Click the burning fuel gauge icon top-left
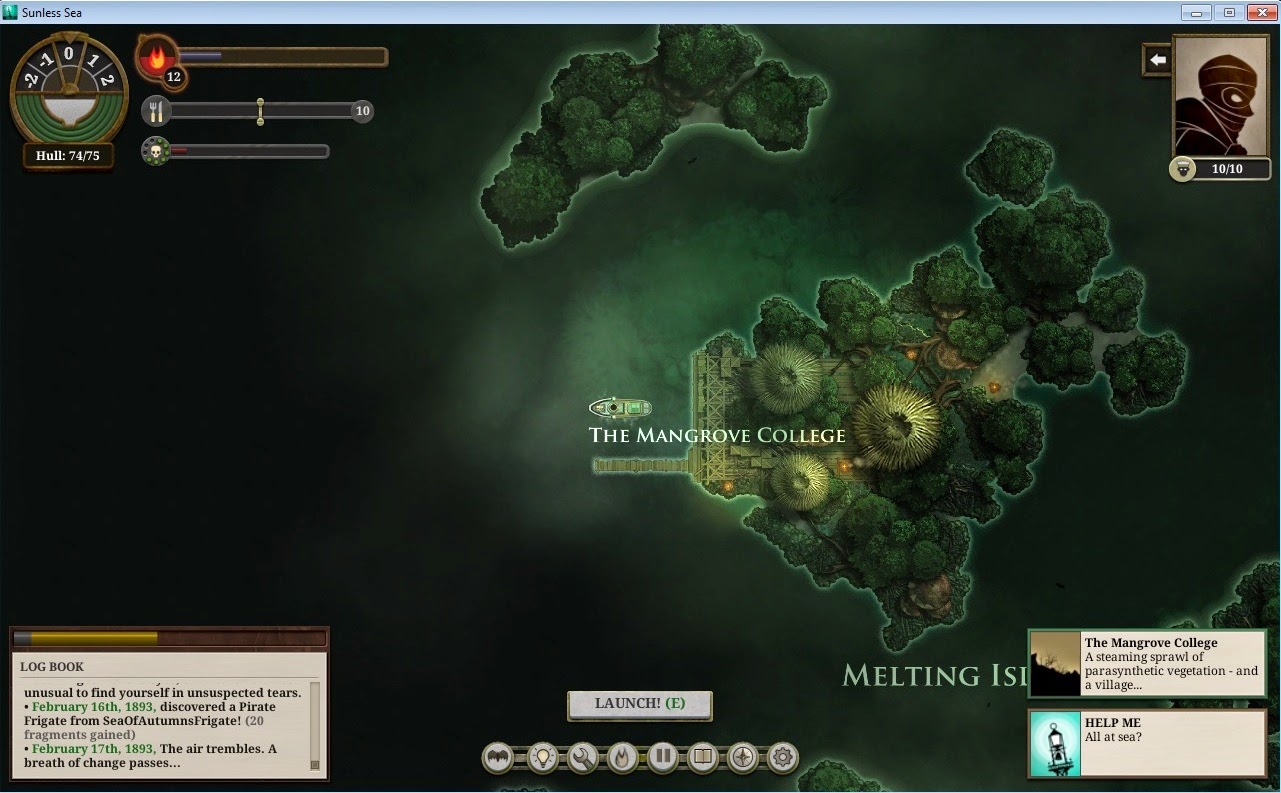The width and height of the screenshot is (1281, 793). coord(156,57)
